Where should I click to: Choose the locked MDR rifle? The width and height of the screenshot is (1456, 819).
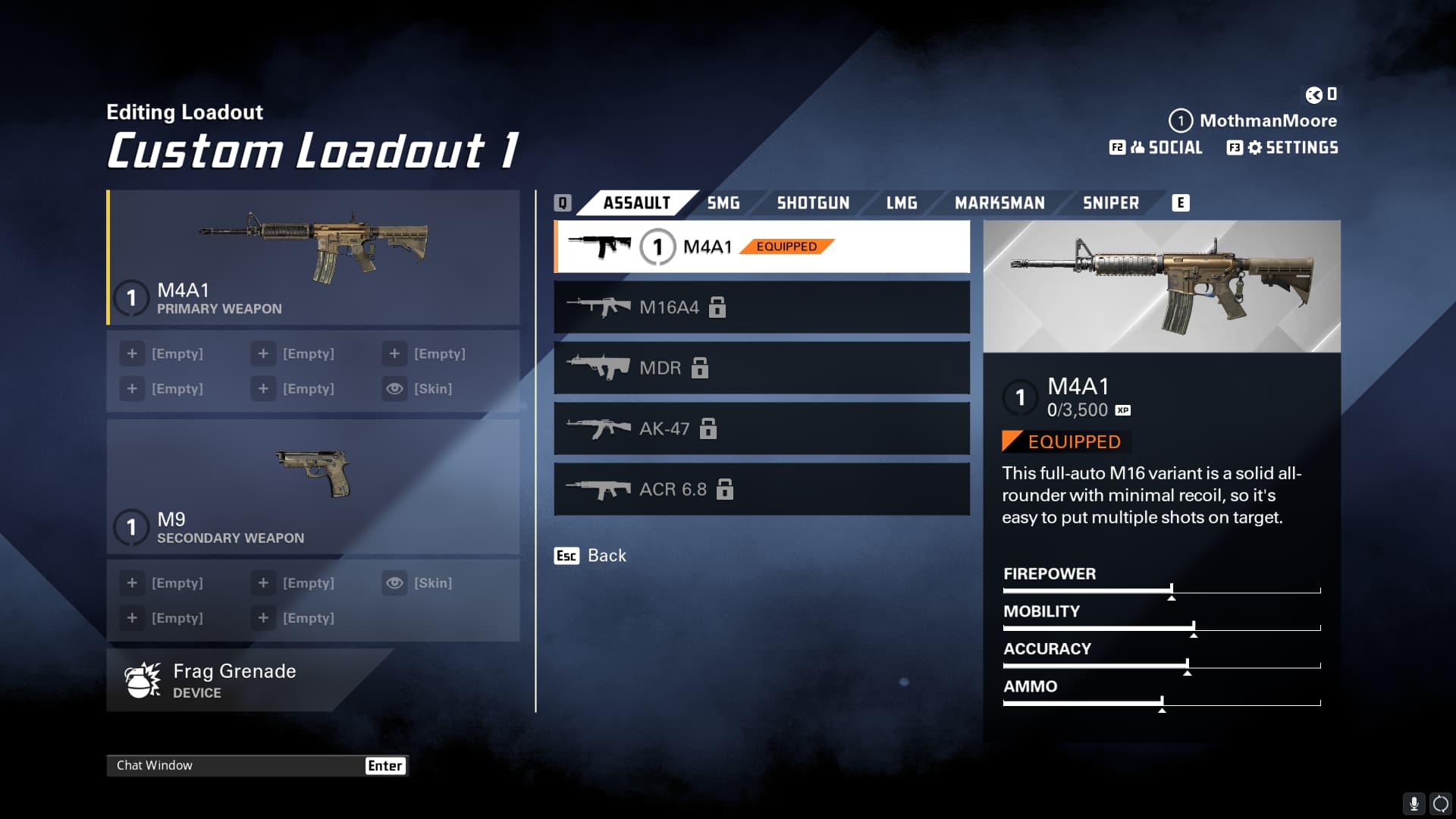(x=761, y=368)
